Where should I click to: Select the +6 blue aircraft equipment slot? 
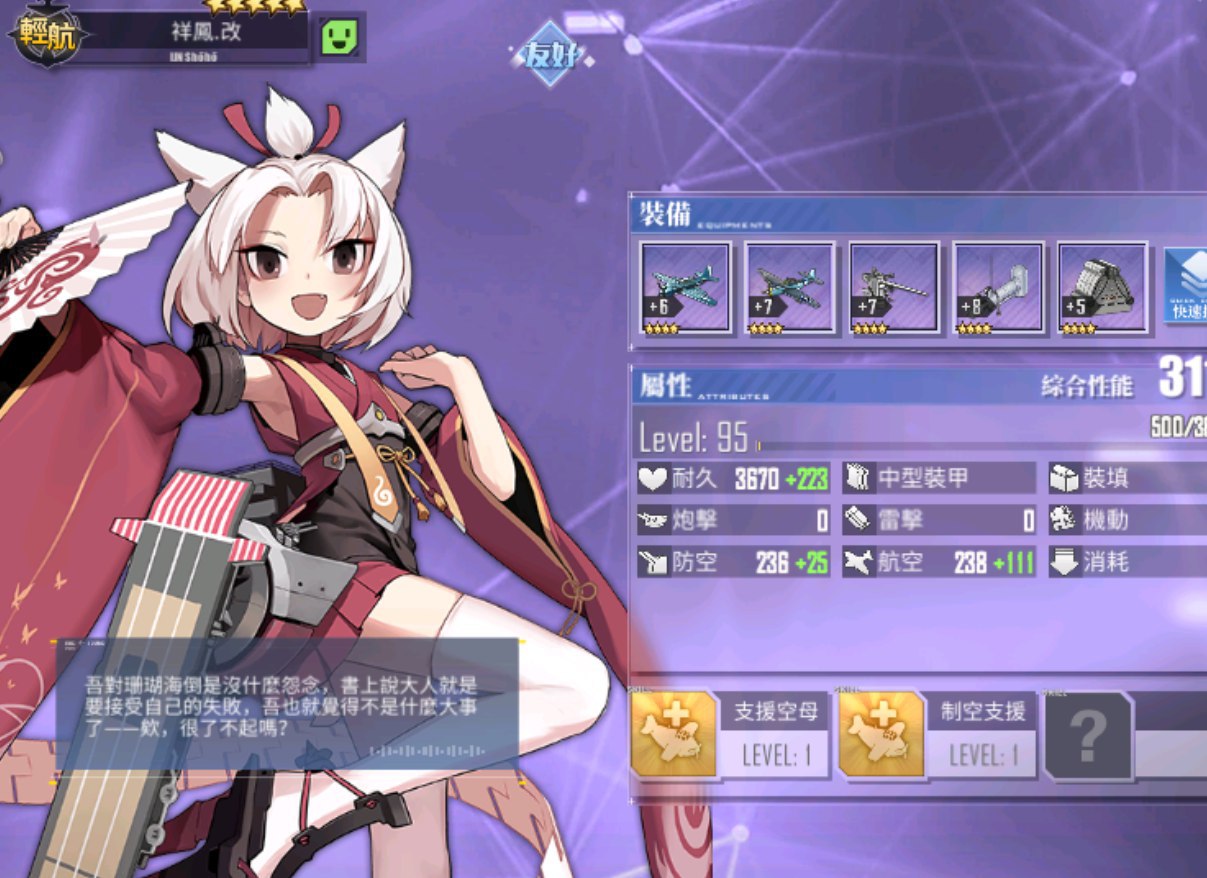[685, 287]
